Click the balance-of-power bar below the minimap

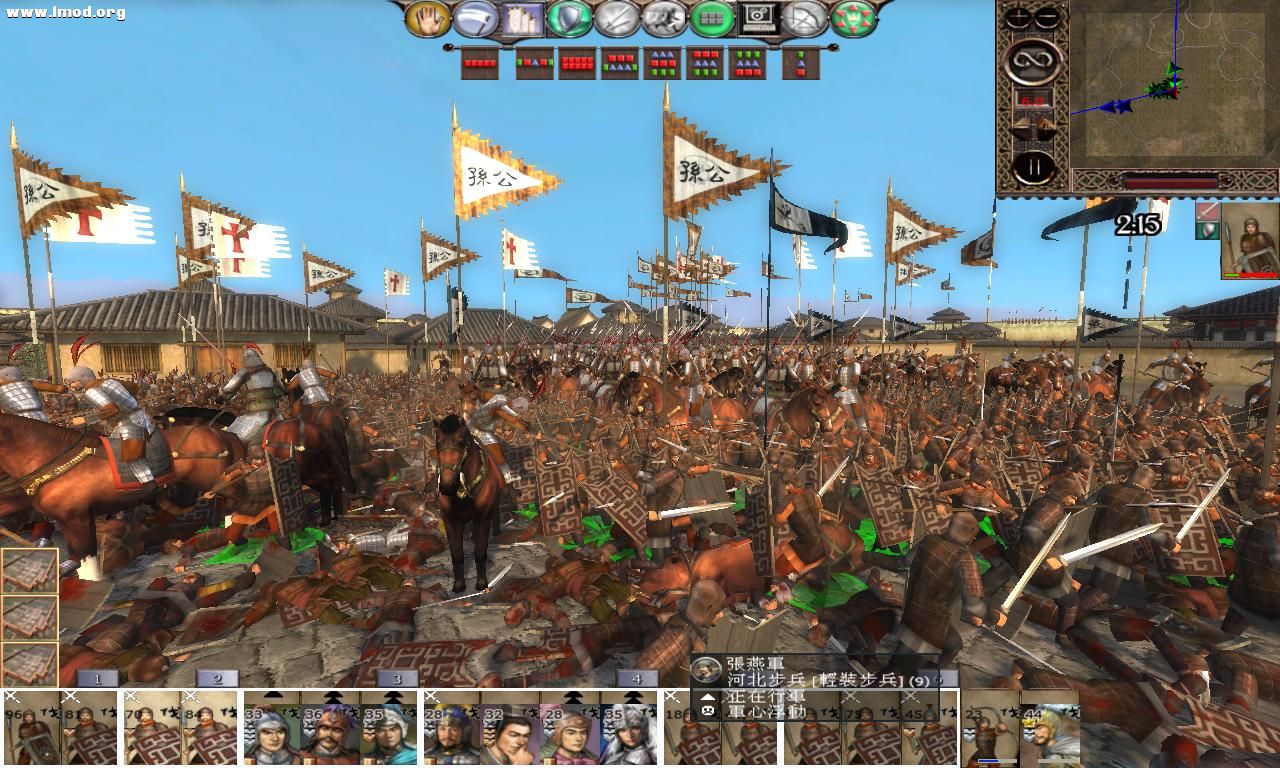coord(1170,182)
